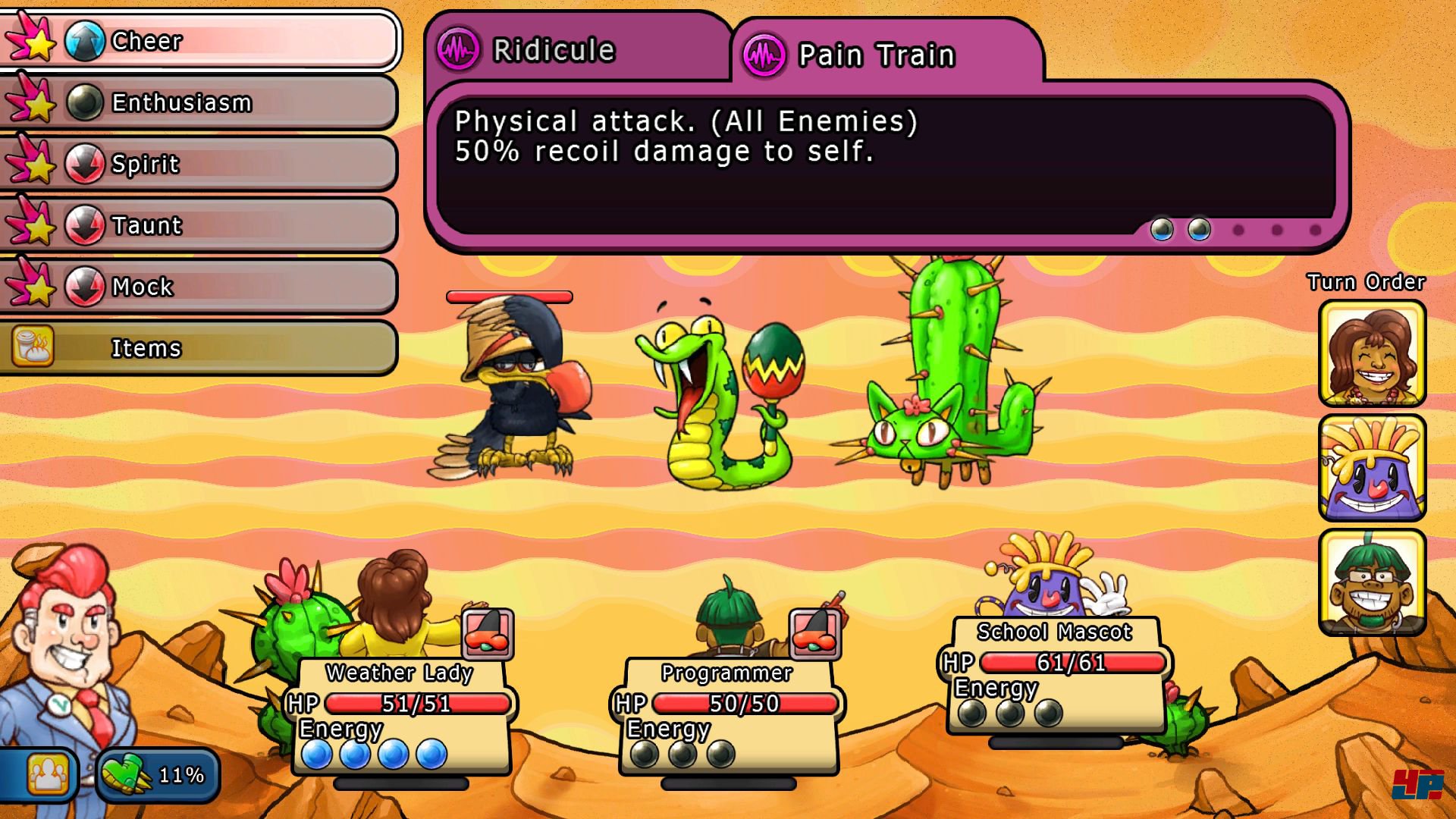Click Programmer's equipped item icon
1456x819 pixels.
pyautogui.click(x=814, y=633)
